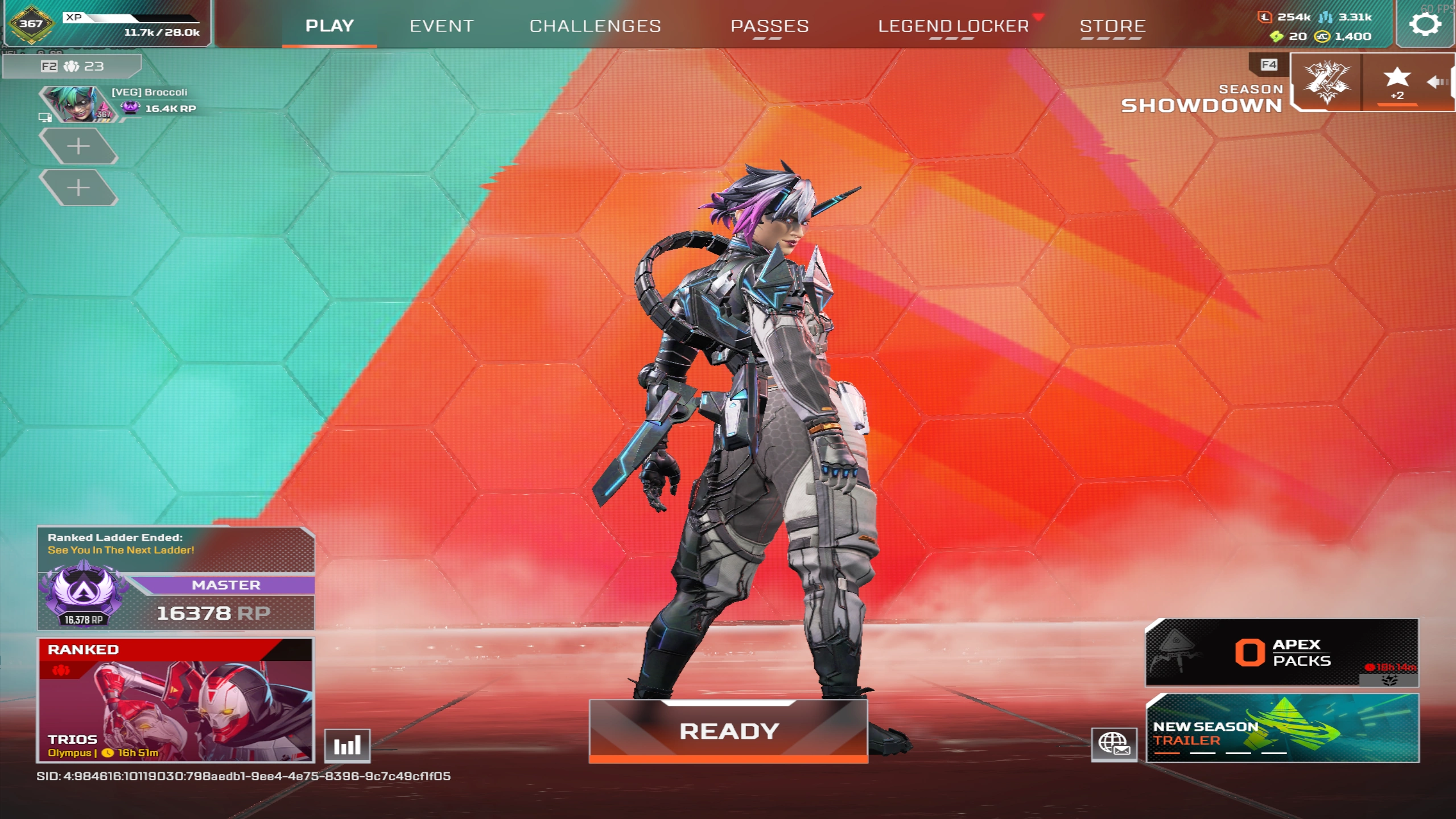The width and height of the screenshot is (1456, 819).
Task: Choose the Ranked Trios game mode tile
Action: [175, 700]
